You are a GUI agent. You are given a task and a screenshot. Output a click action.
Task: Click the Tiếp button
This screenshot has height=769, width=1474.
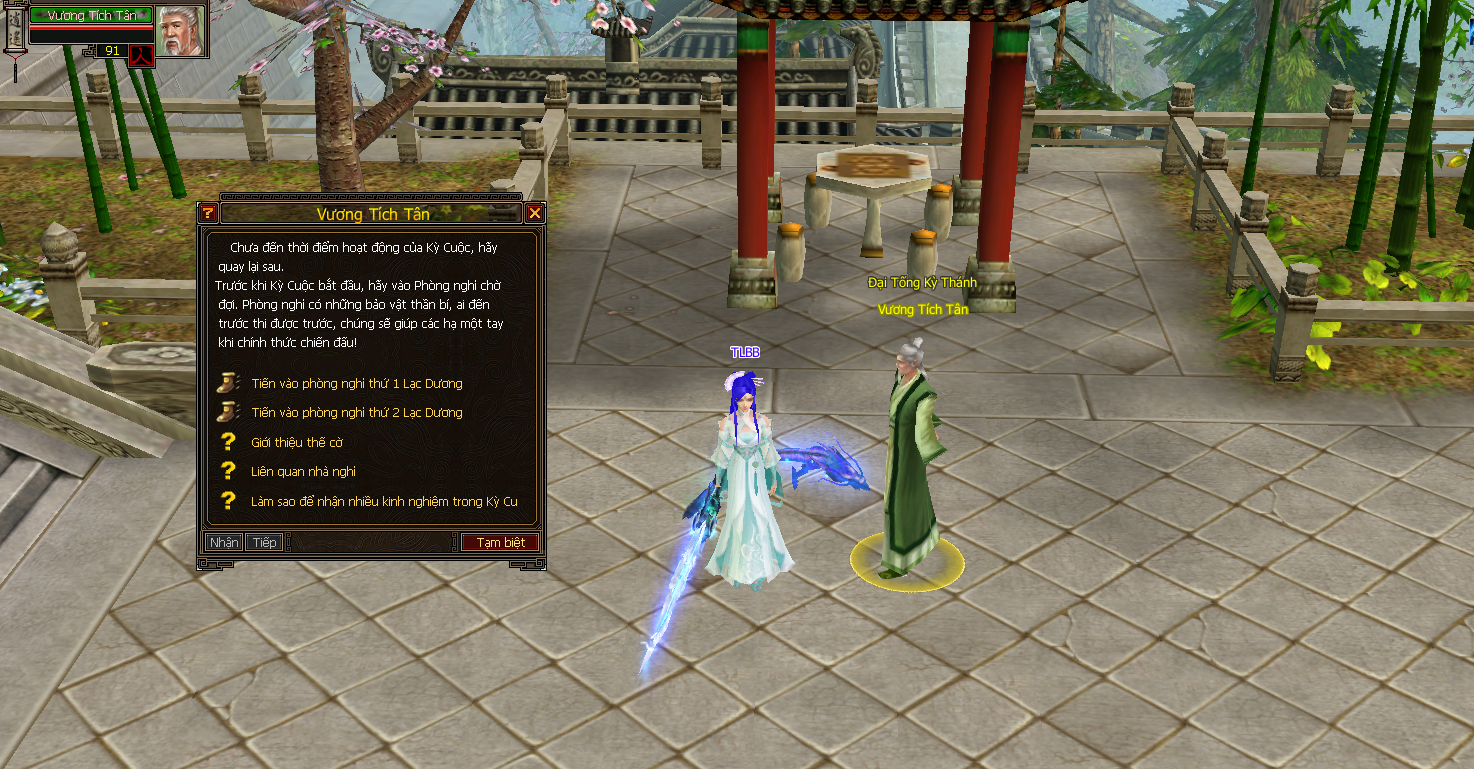click(265, 542)
